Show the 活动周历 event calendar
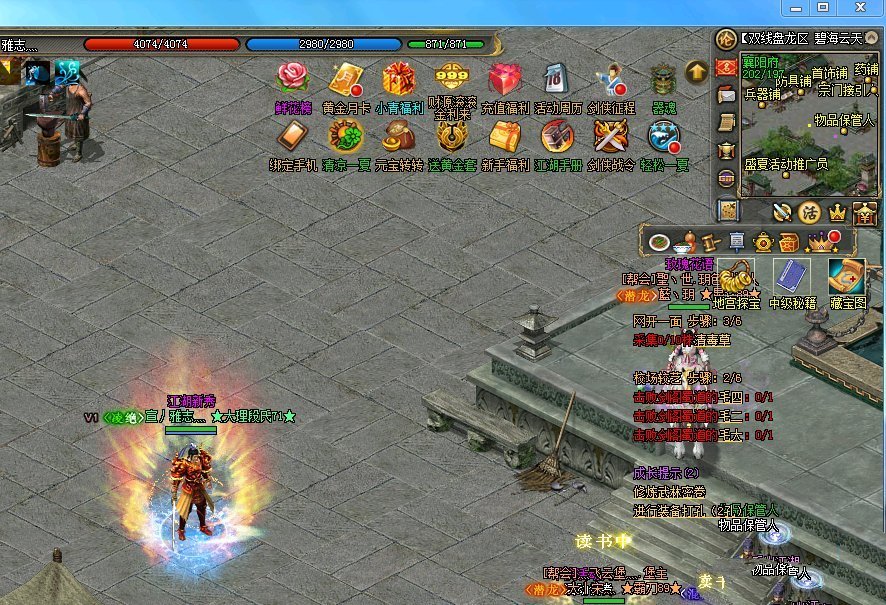Viewport: 886px width, 605px height. tap(557, 78)
